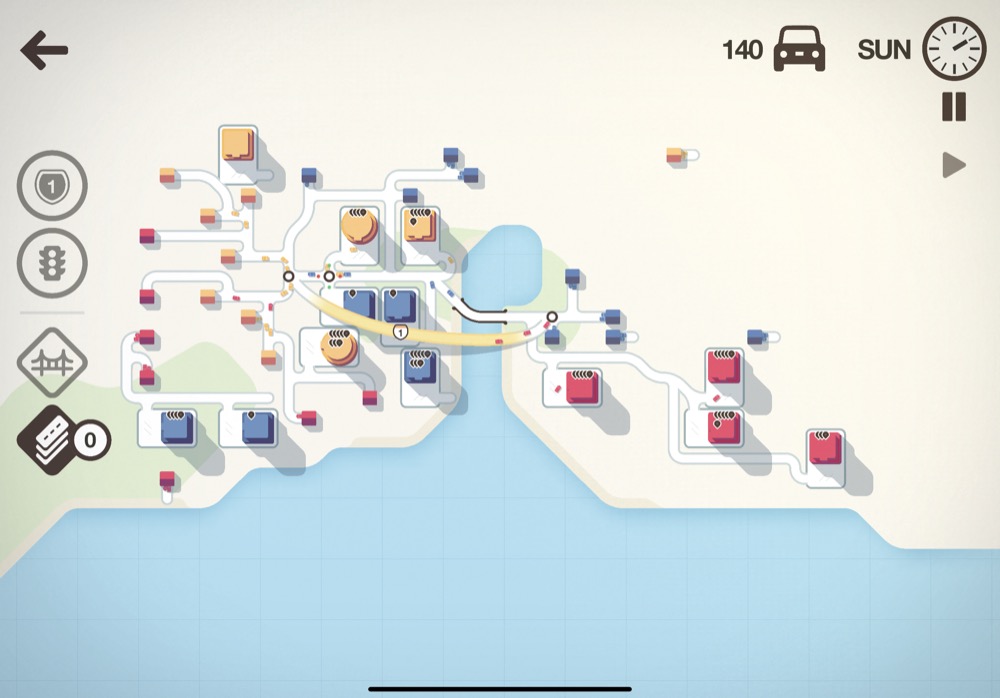
Task: Select the motorway shield tool
Action: [52, 186]
